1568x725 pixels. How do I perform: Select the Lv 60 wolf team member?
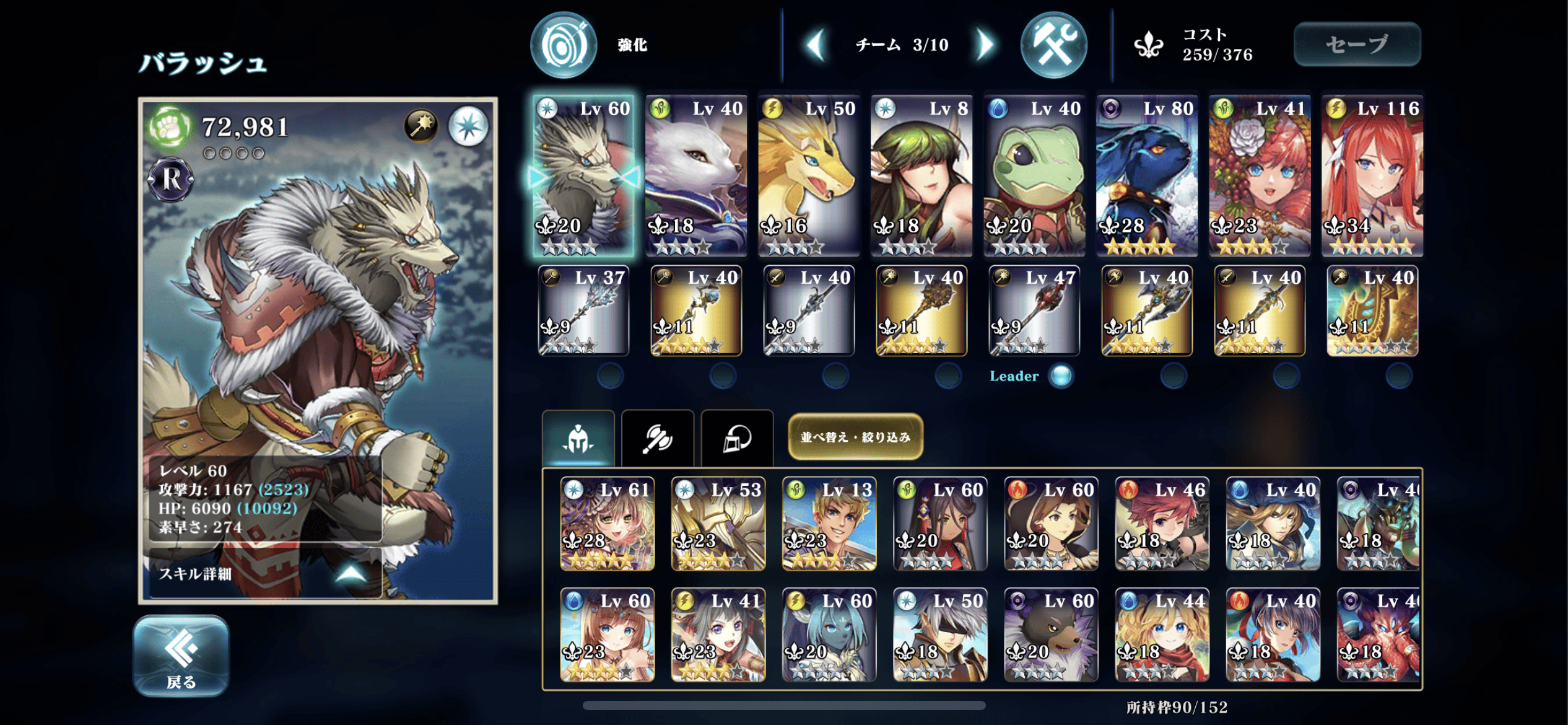(583, 175)
